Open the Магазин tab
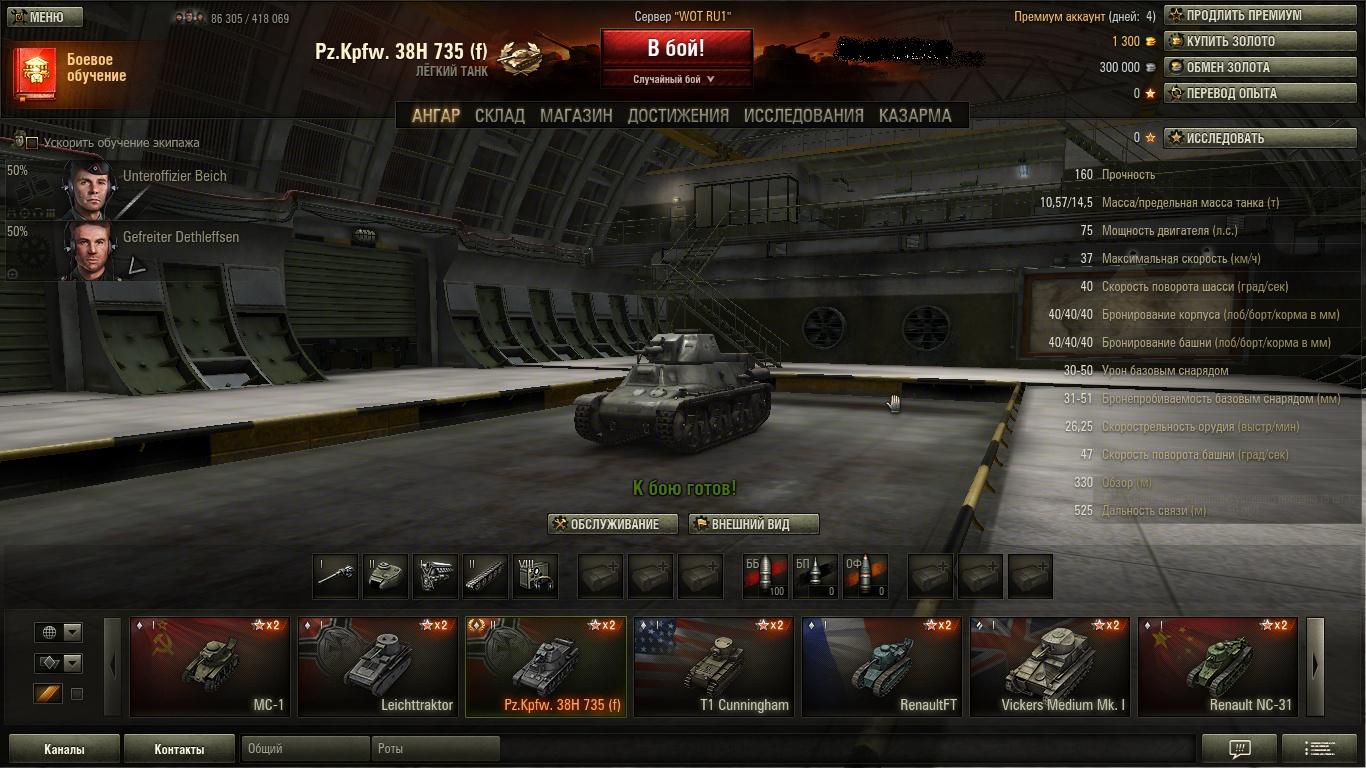The image size is (1366, 768). 576,115
